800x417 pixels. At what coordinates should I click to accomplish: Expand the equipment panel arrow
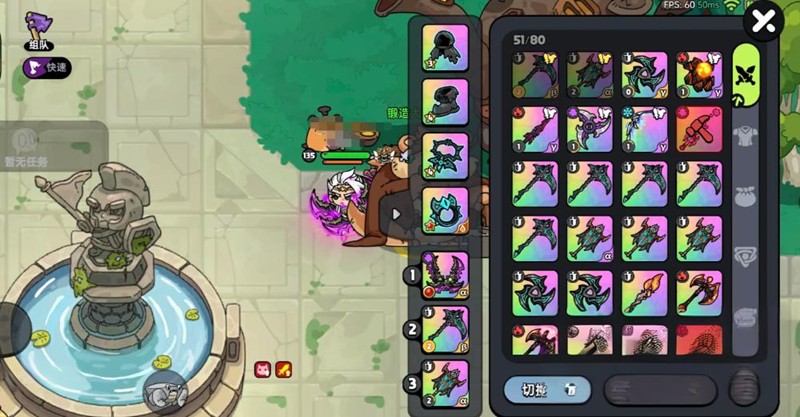tap(397, 213)
